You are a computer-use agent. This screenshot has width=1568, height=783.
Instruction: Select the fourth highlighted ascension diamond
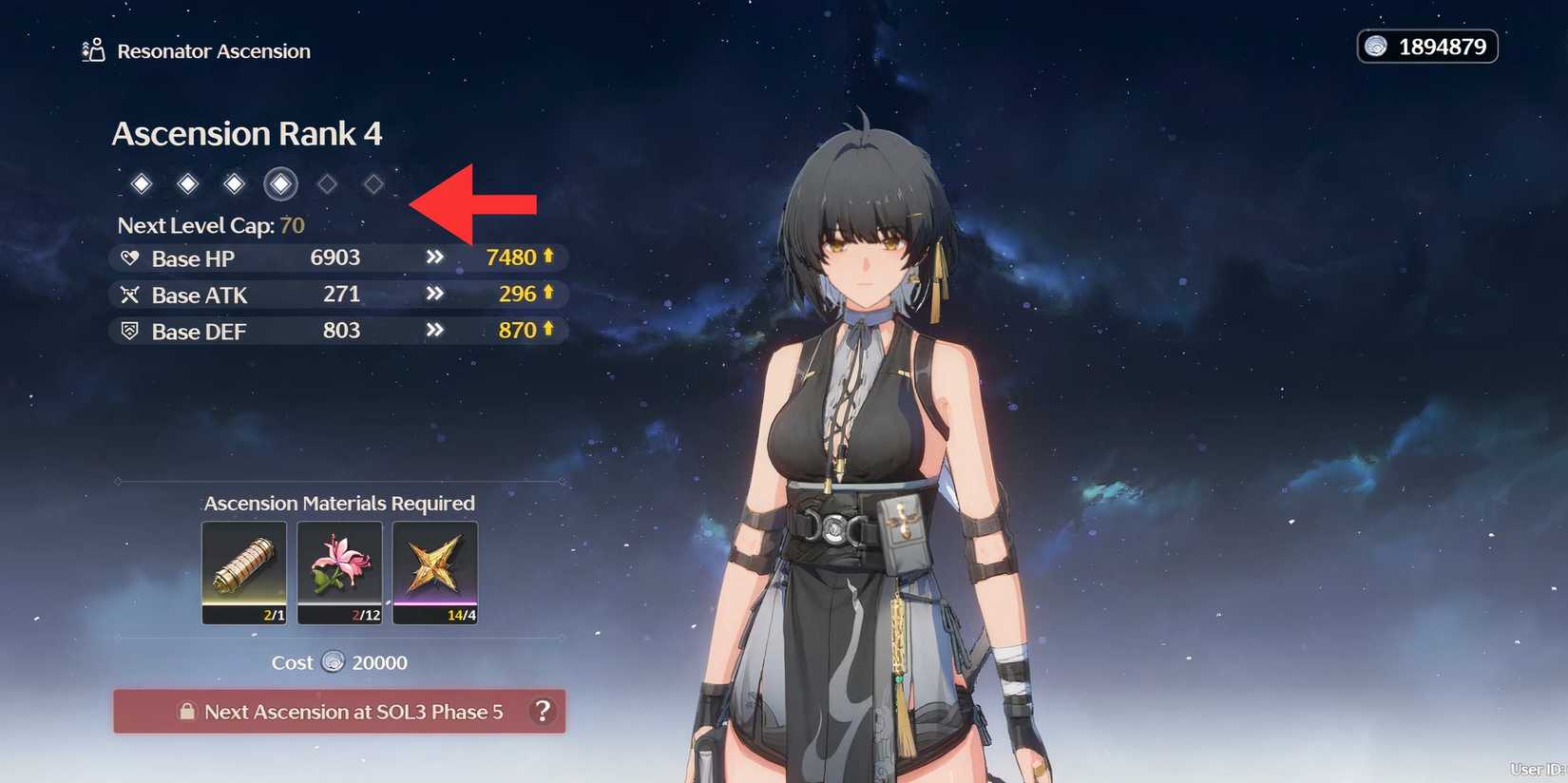280,183
